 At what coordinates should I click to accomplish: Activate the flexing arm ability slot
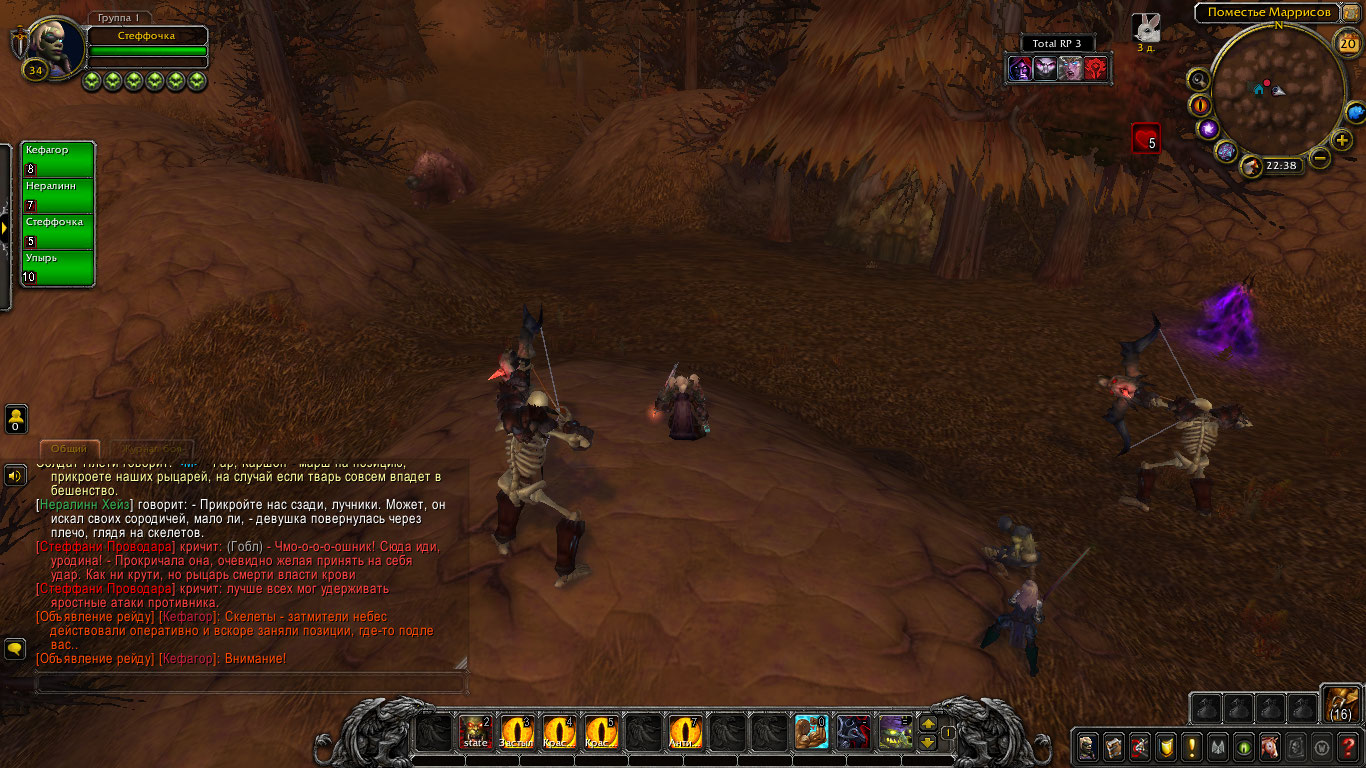811,733
